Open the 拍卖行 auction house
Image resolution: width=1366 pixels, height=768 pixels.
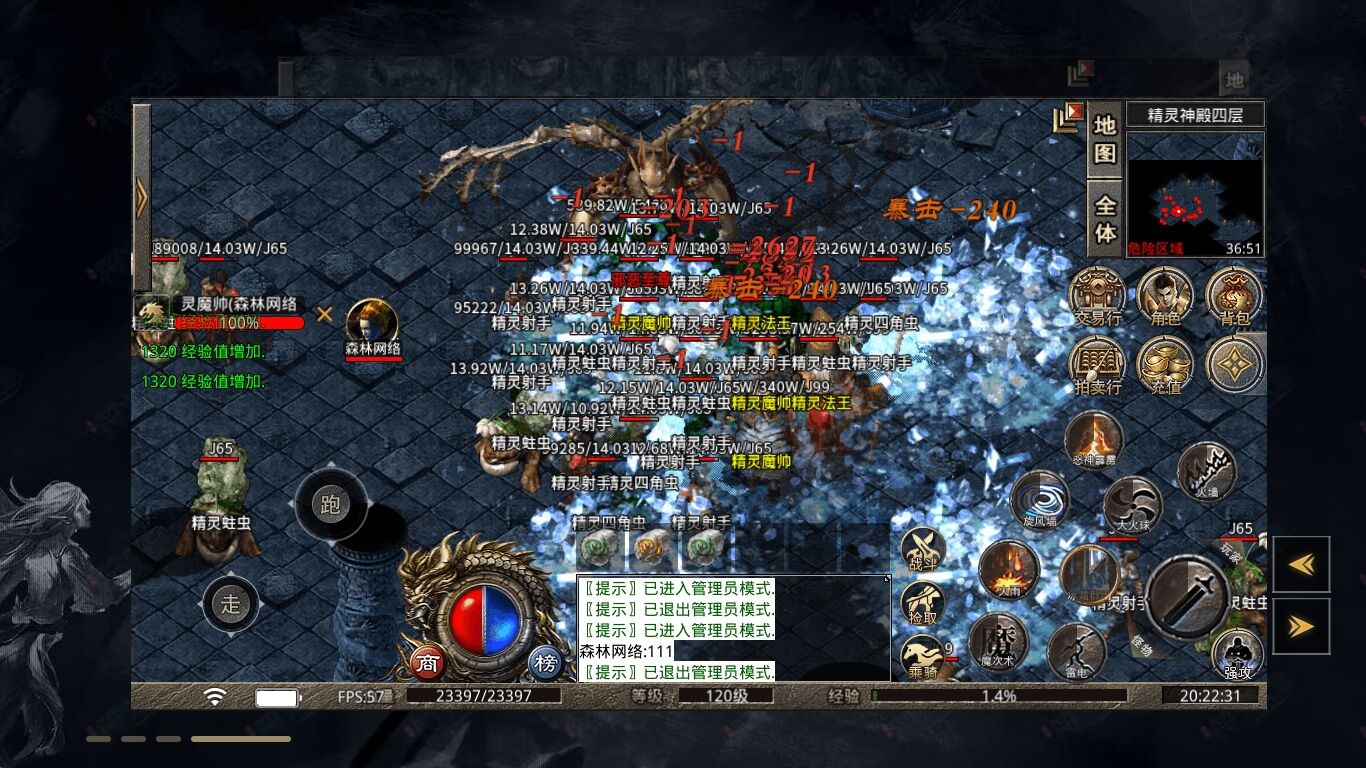tap(1097, 364)
